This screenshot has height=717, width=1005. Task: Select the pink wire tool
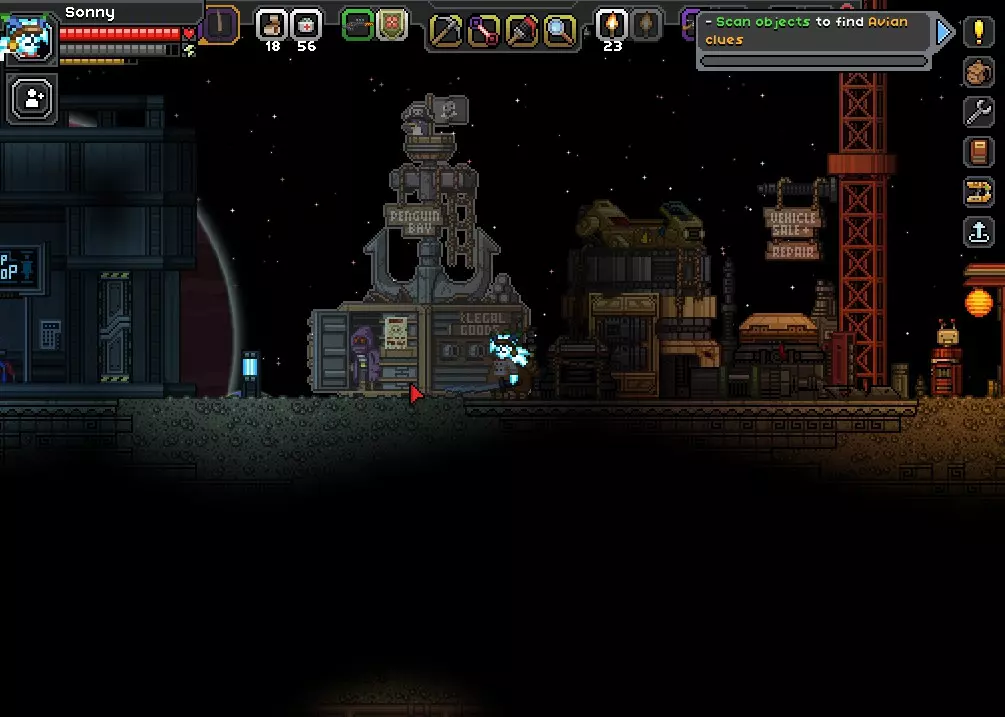[x=484, y=30]
